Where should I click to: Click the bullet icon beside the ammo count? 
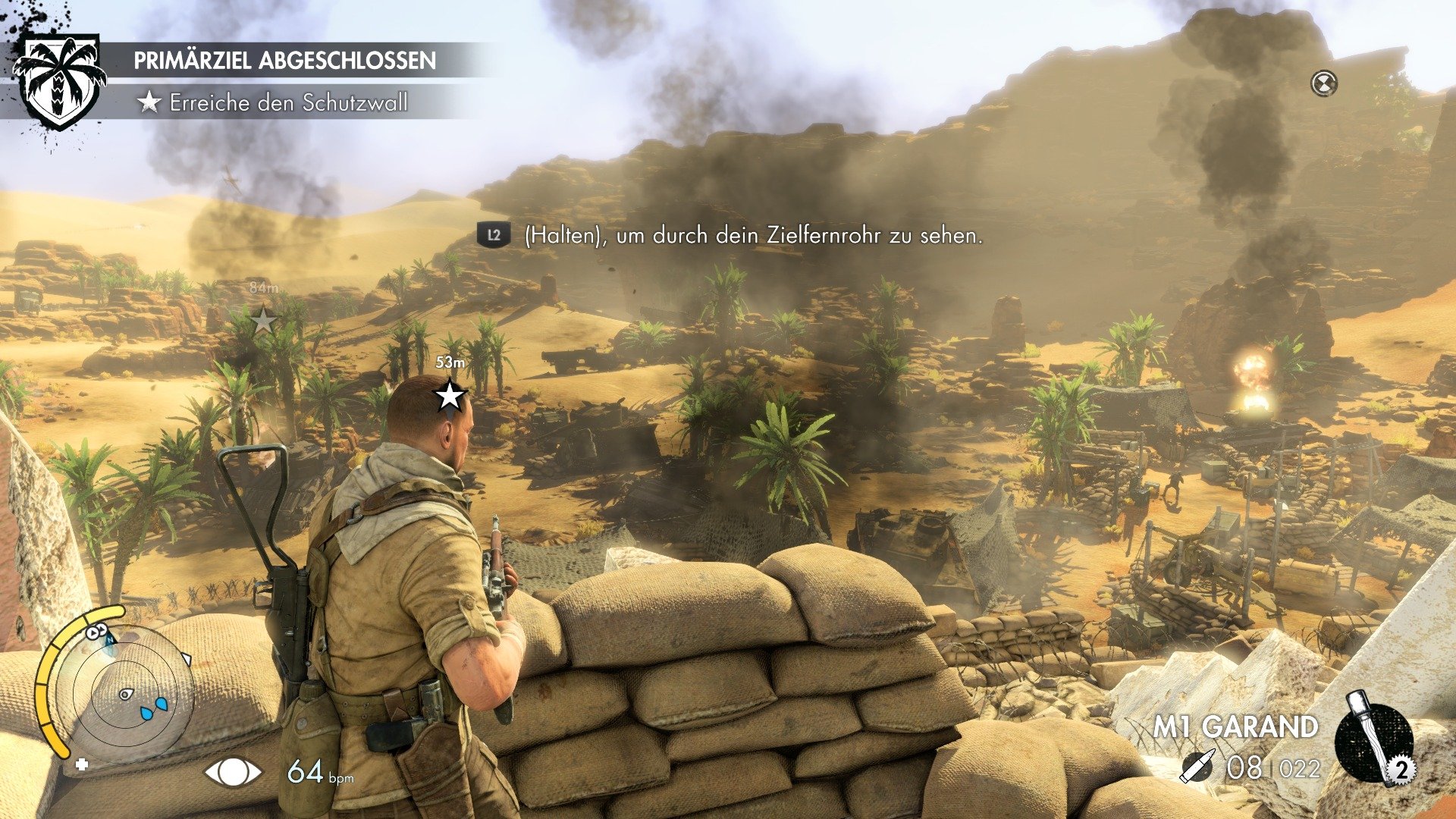(x=1198, y=766)
